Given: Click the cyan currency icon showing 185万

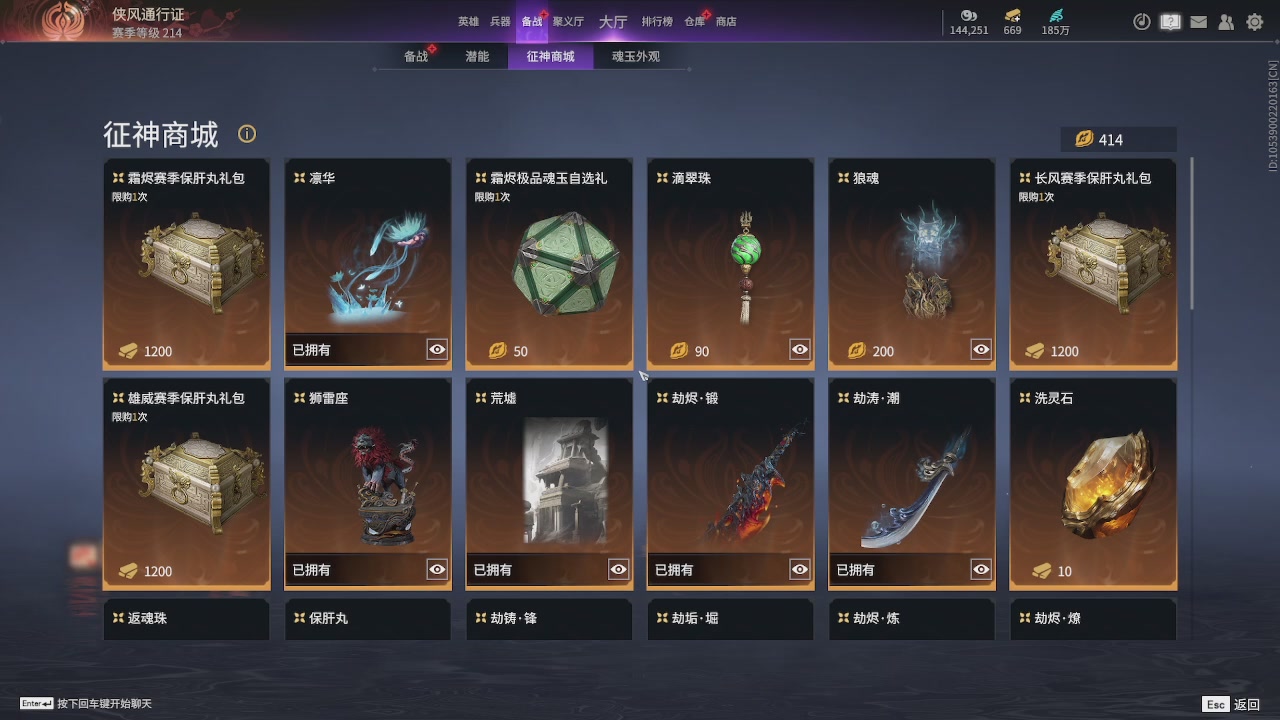Looking at the screenshot, I should coord(1054,17).
